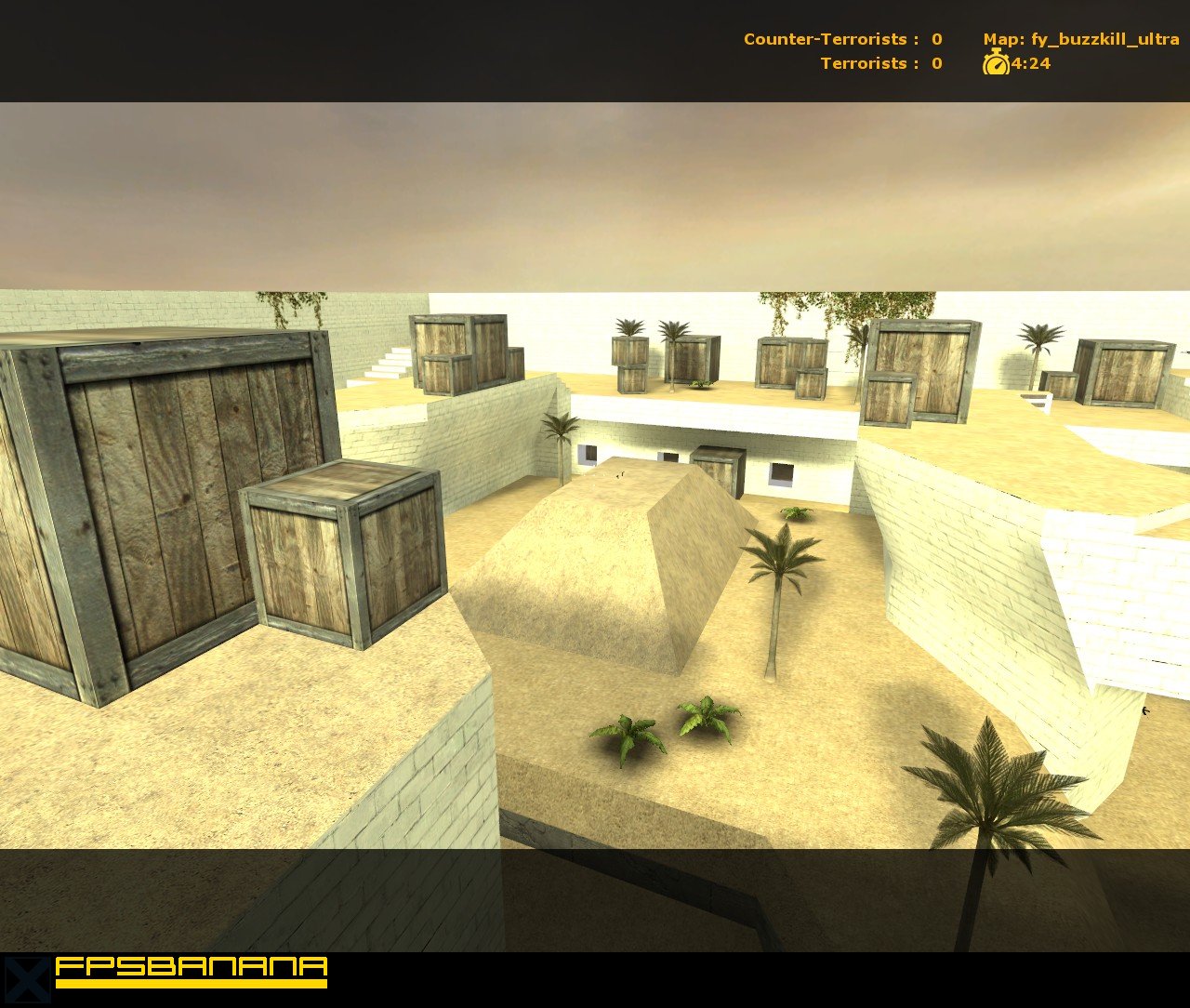
Task: Select the green ferns on the sand
Action: [665, 730]
